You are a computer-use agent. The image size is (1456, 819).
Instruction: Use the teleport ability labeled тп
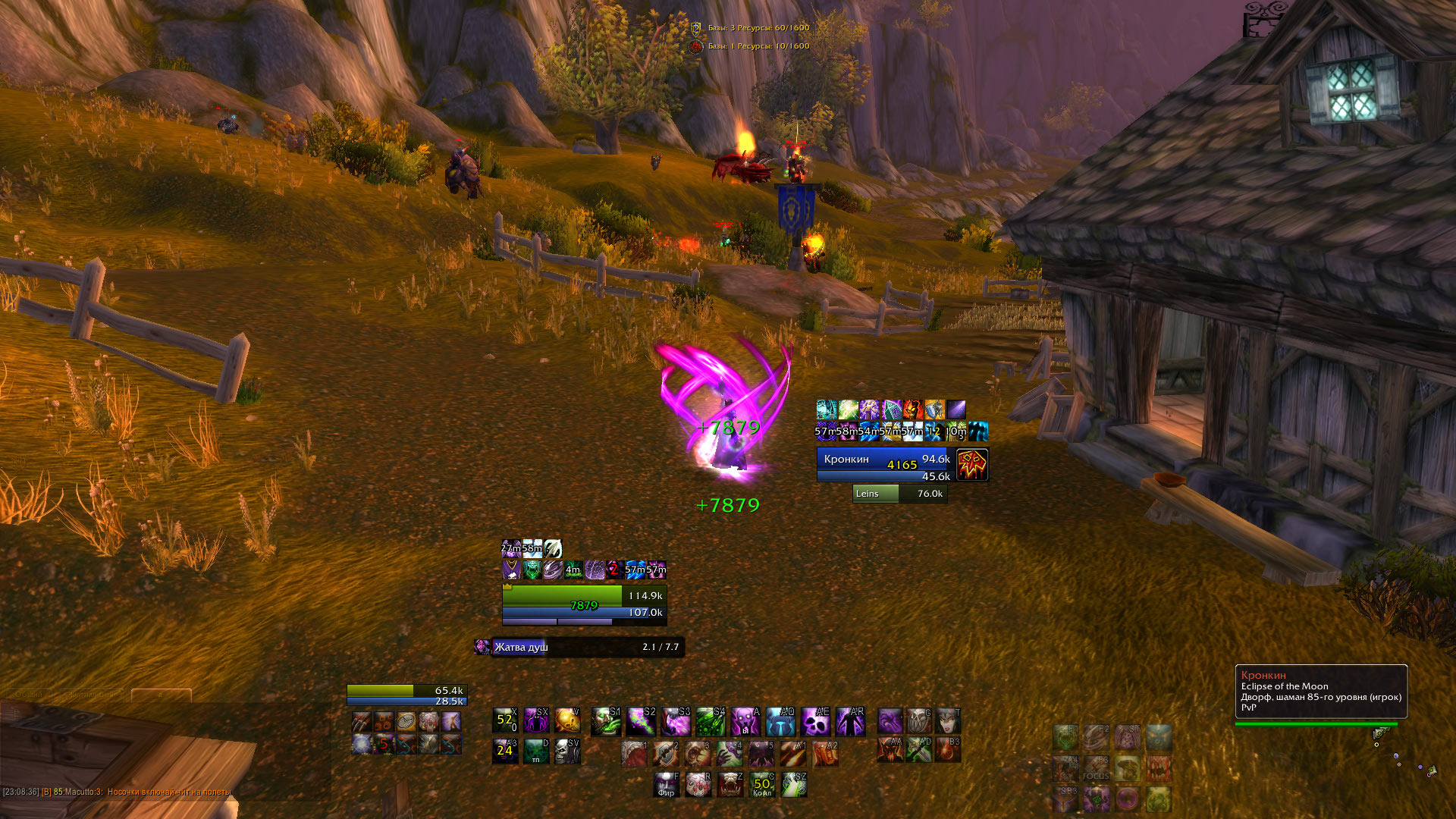(x=536, y=752)
